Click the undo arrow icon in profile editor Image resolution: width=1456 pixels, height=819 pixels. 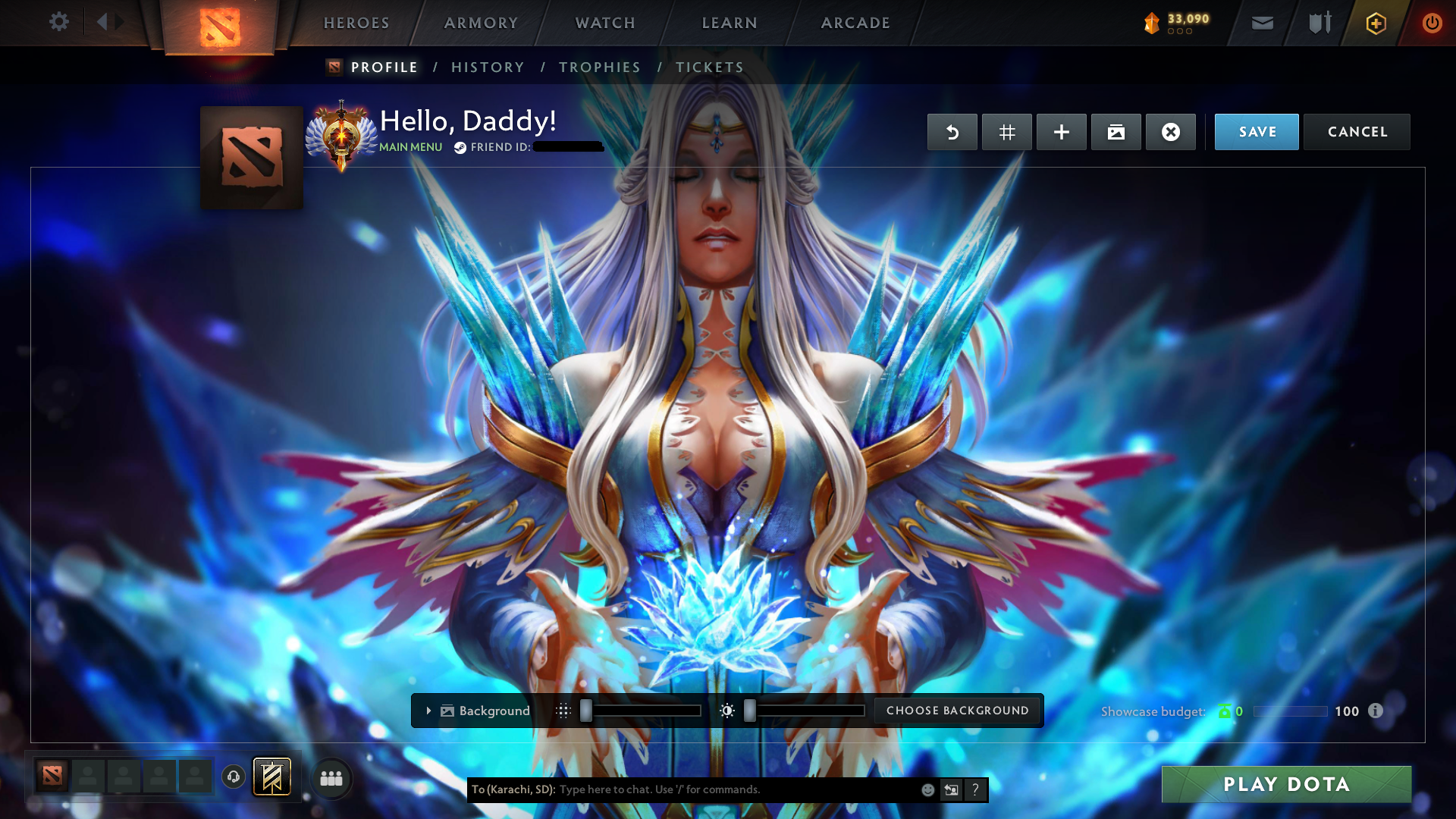pyautogui.click(x=952, y=131)
